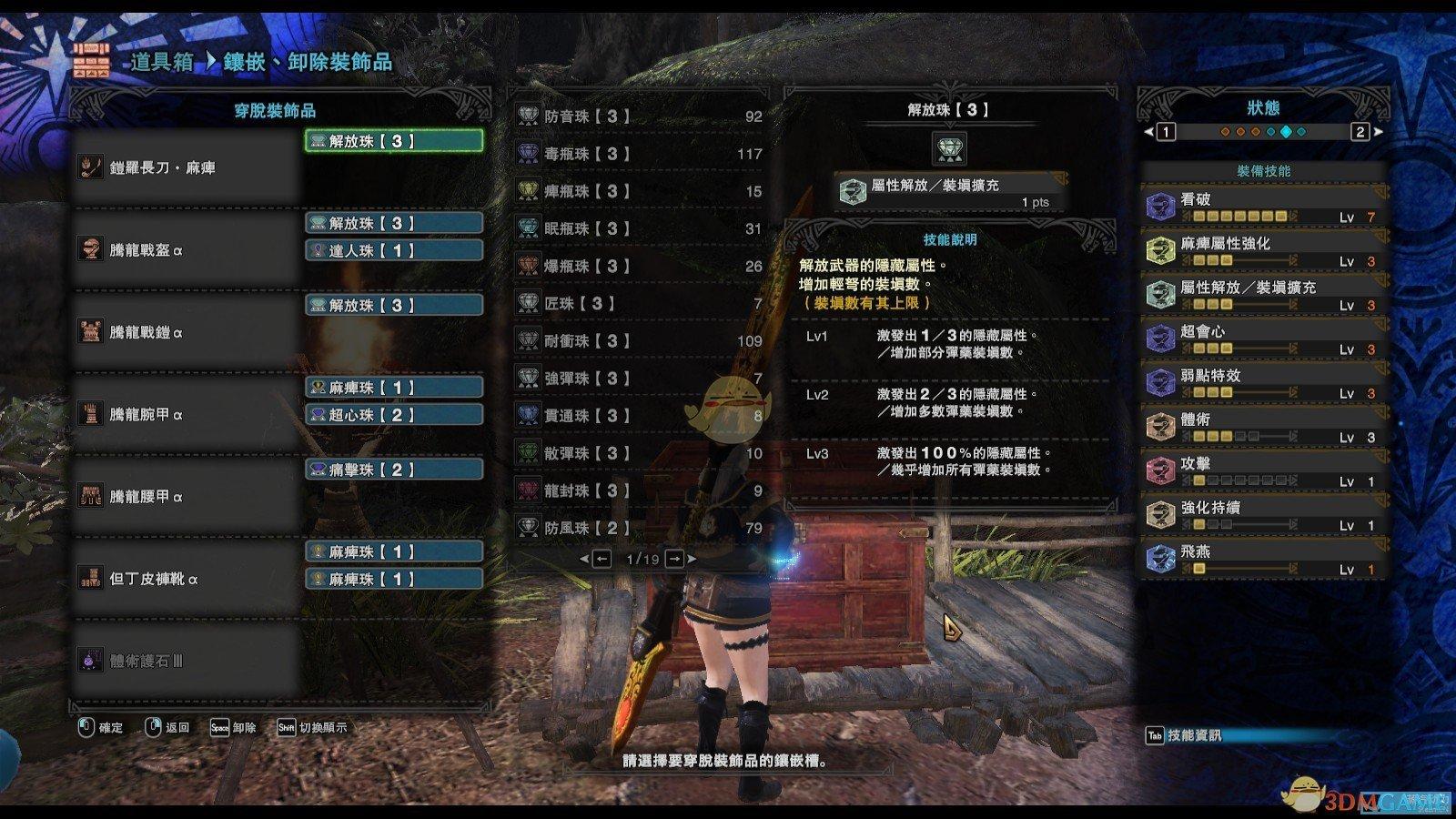The width and height of the screenshot is (1456, 819).
Task: Select the 防風珠【2】 list entry
Action: (639, 528)
